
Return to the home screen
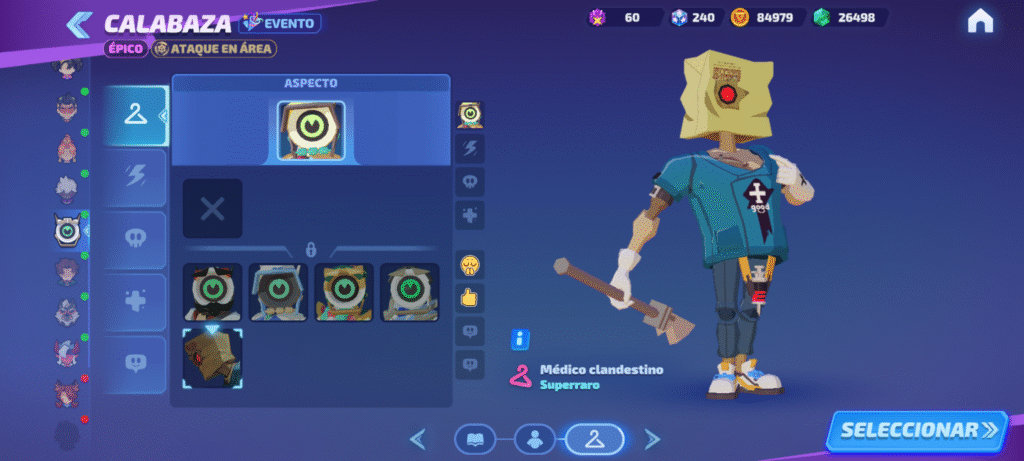pos(980,20)
